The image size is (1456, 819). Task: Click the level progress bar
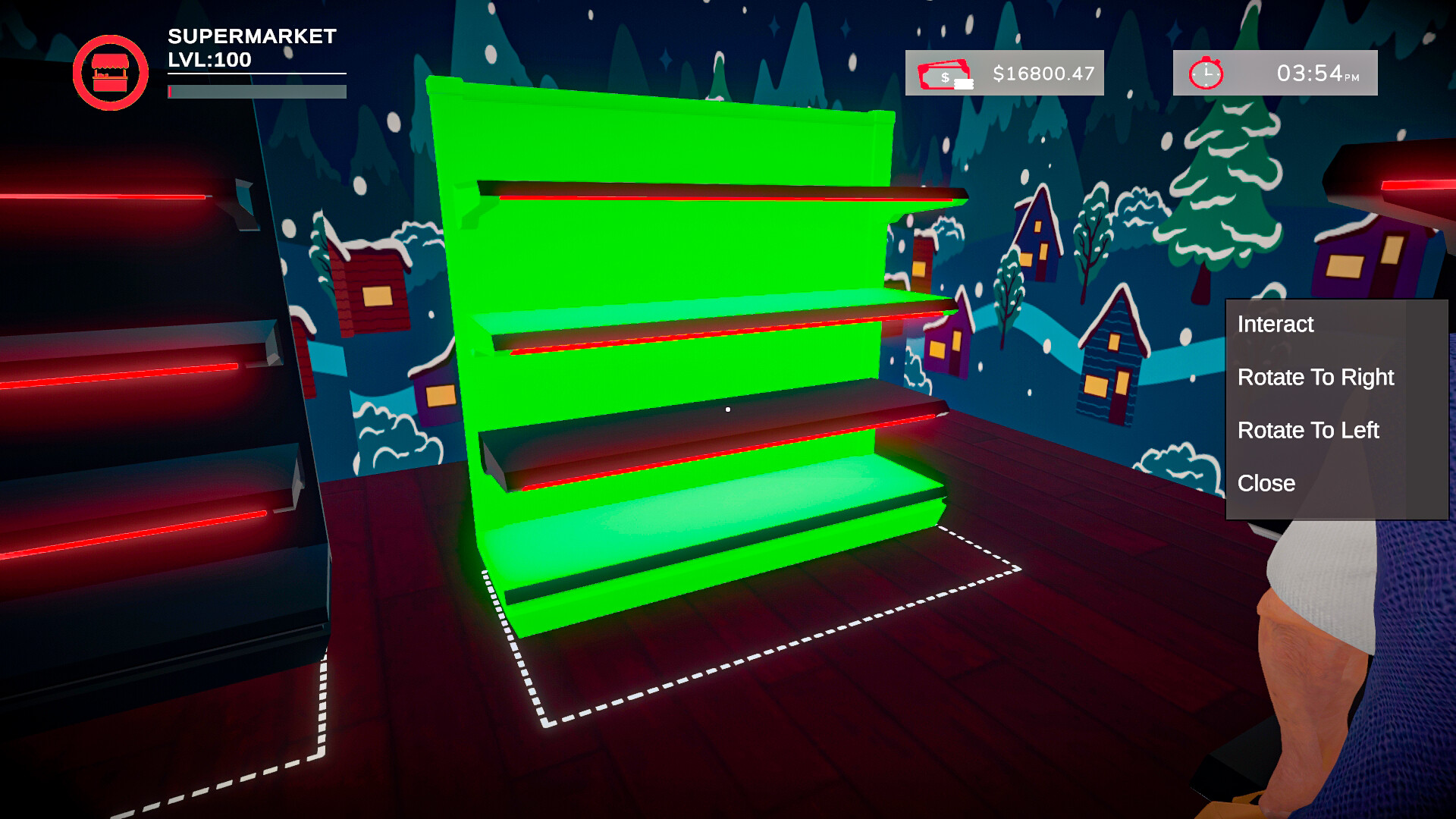(x=258, y=93)
